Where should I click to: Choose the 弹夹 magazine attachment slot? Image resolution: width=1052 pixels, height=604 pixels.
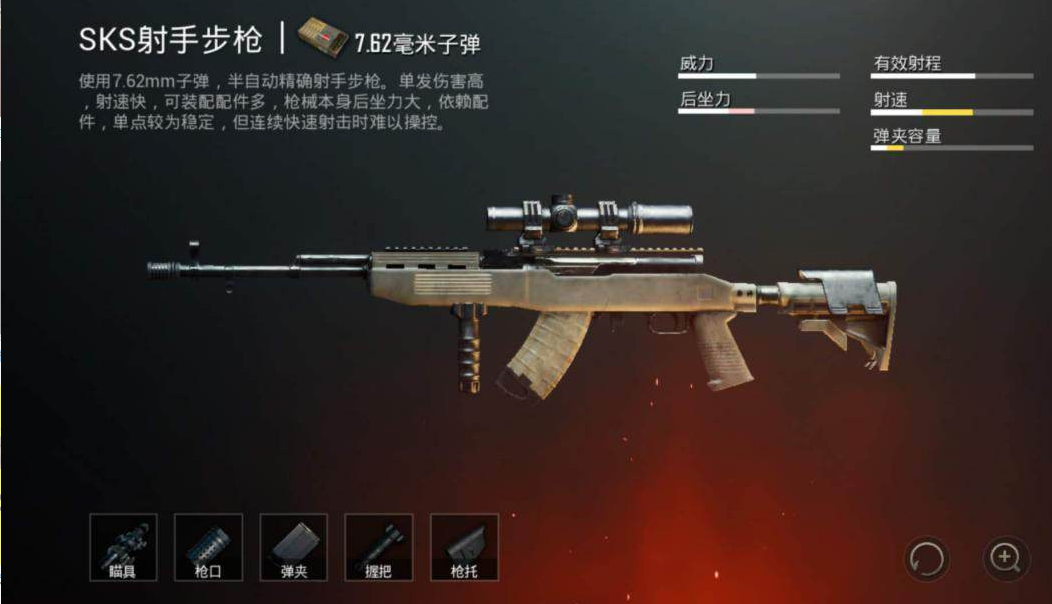pyautogui.click(x=293, y=547)
